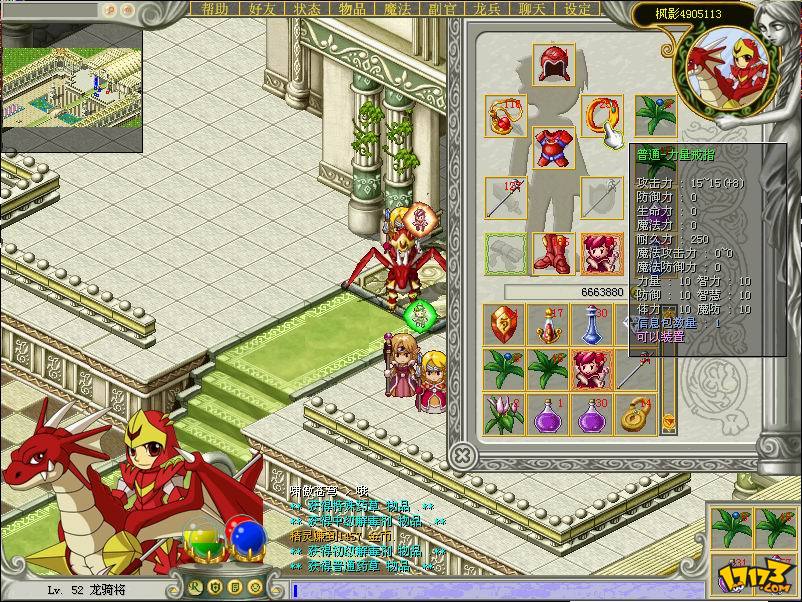Select the blue potion bottle in inventory

591,325
